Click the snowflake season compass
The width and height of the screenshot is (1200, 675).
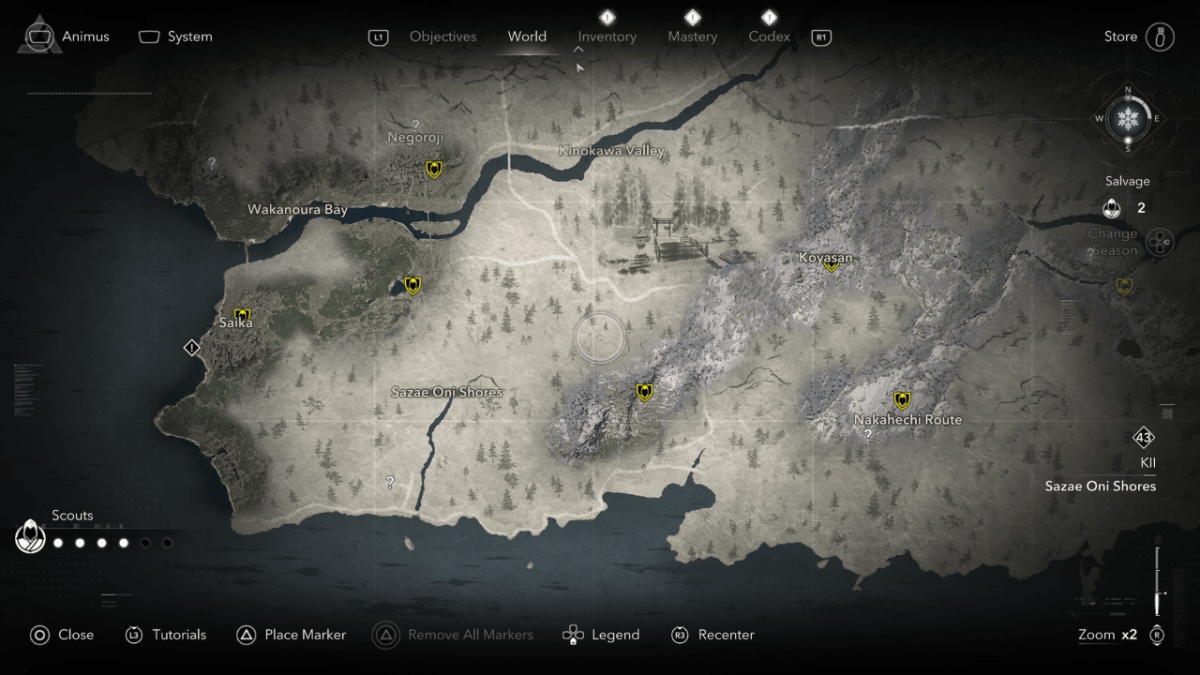click(1128, 119)
